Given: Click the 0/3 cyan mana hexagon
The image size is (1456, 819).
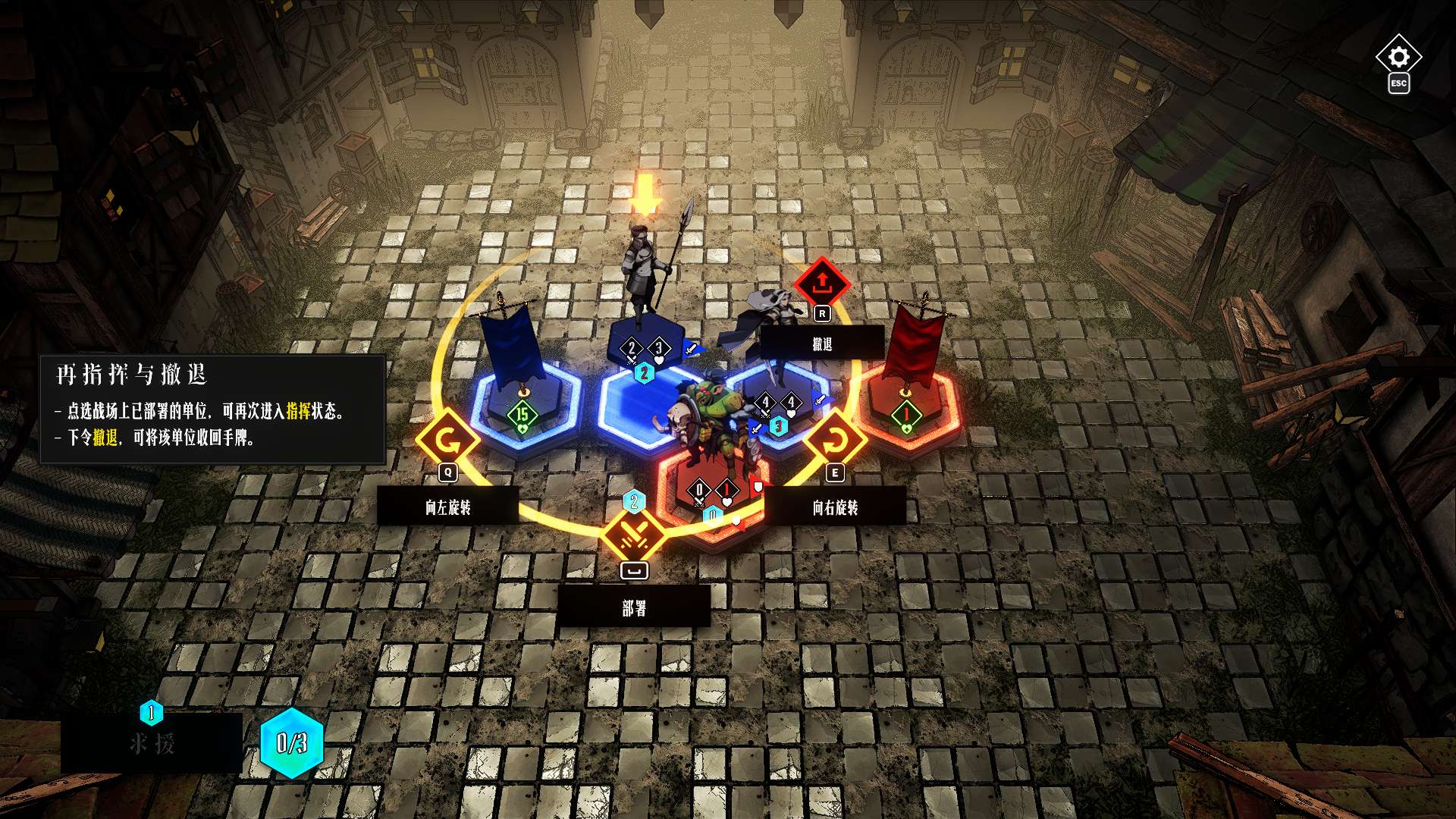Looking at the screenshot, I should click(292, 743).
